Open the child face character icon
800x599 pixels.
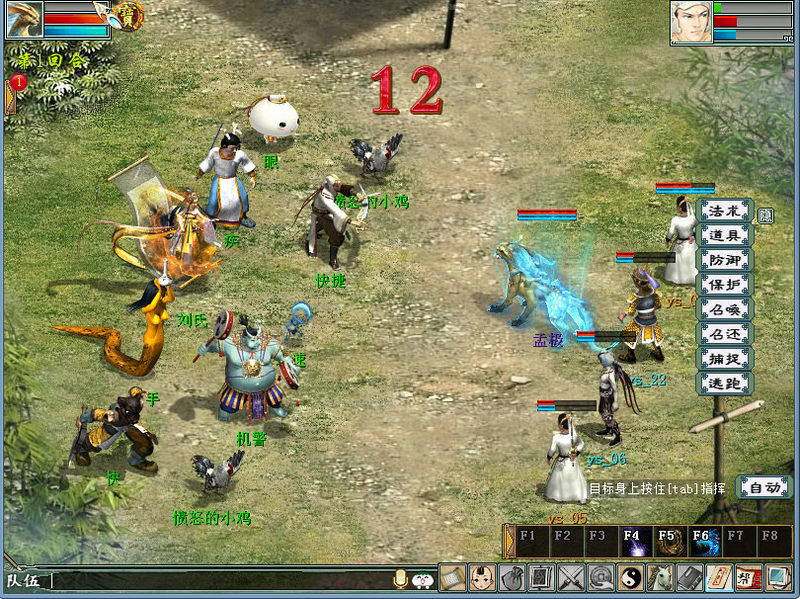[482, 577]
